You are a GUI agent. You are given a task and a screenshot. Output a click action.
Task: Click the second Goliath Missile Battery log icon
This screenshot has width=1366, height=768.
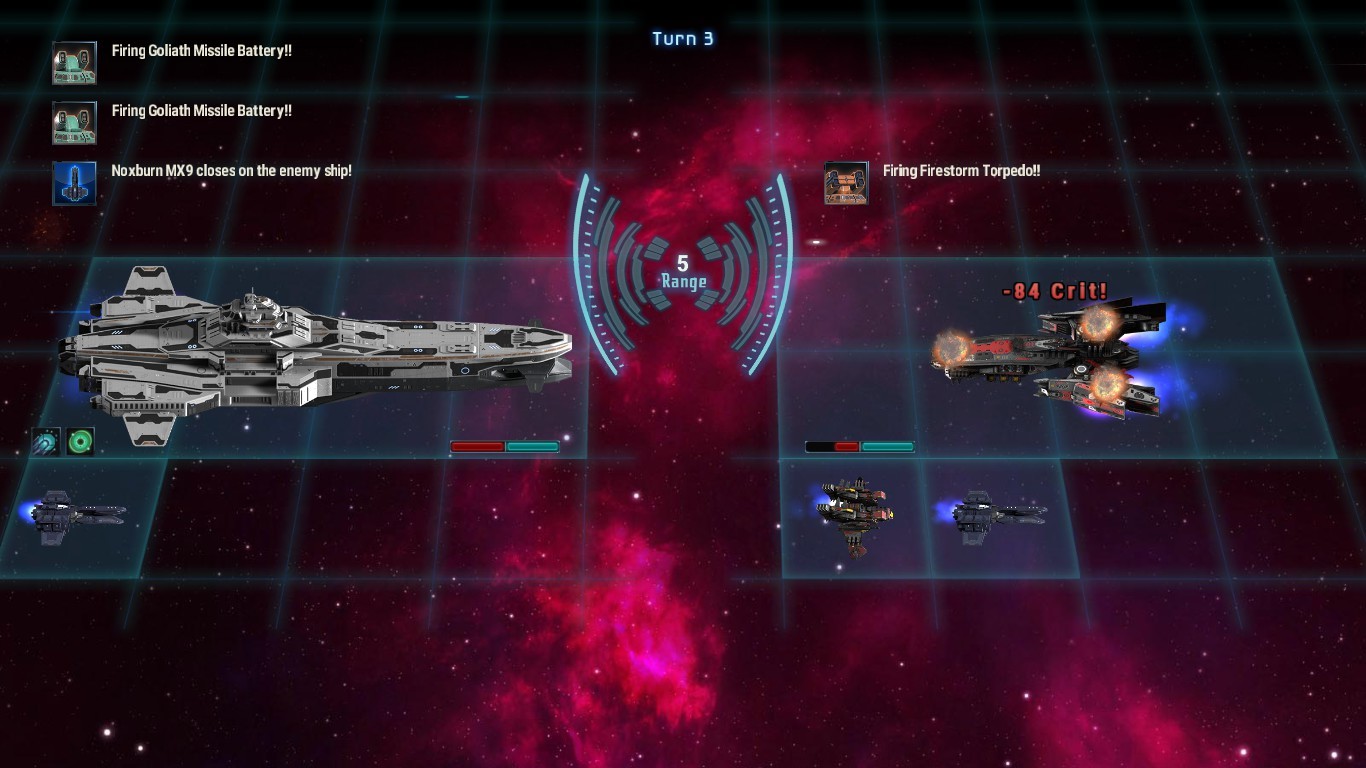[x=74, y=122]
